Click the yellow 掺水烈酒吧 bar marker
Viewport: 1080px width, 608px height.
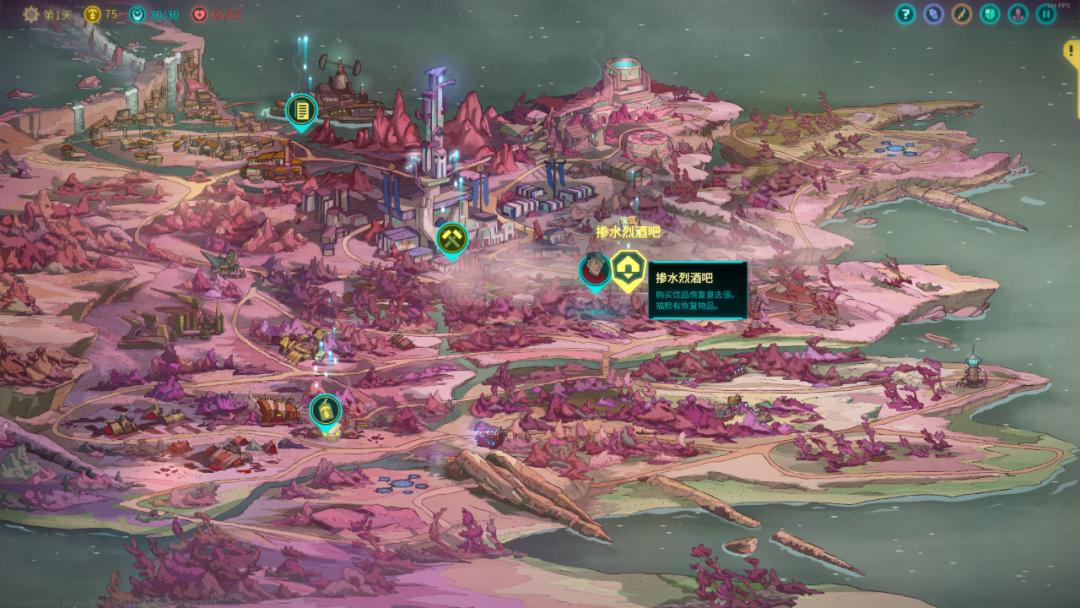point(628,269)
